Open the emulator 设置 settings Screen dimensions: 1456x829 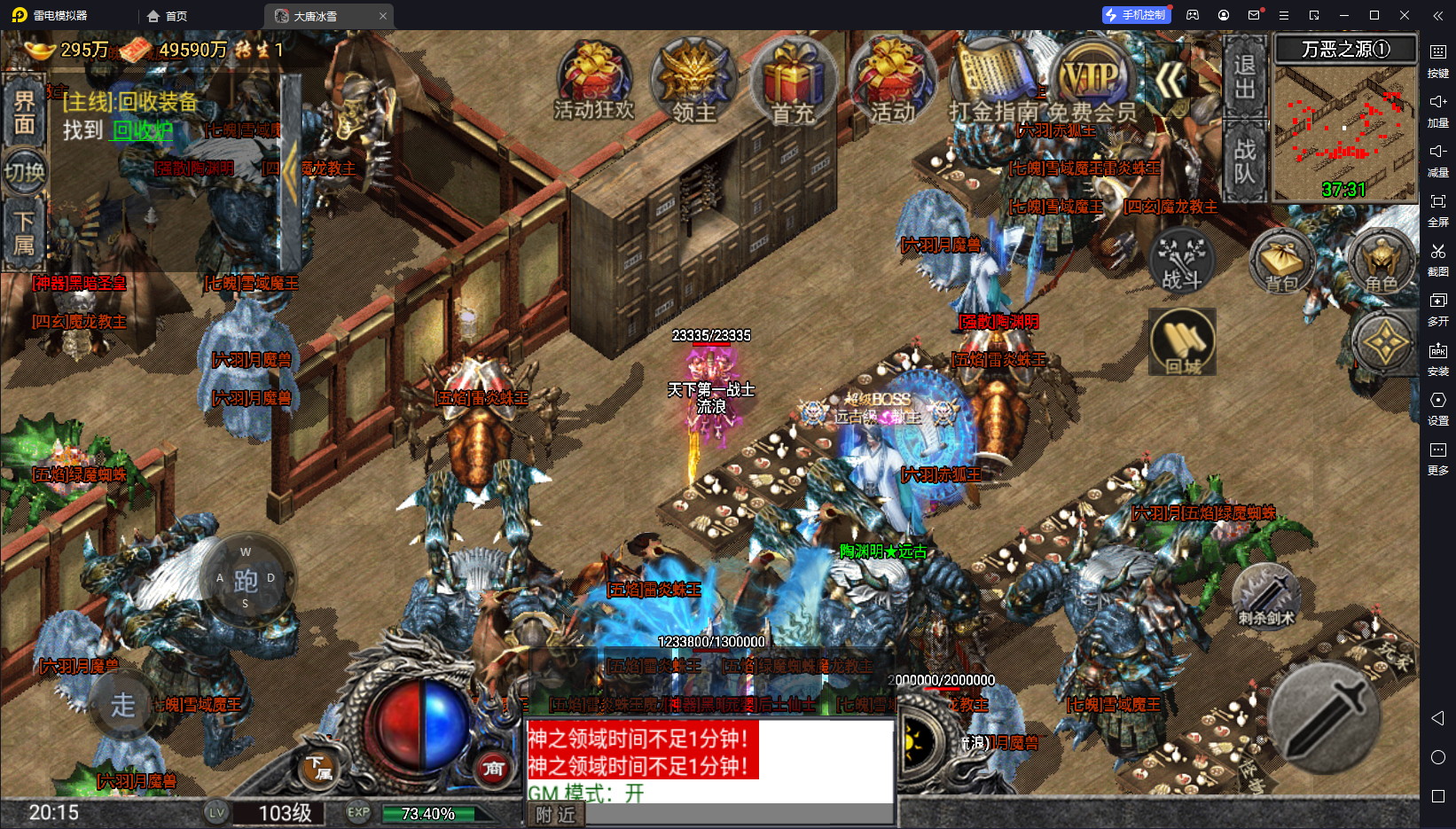pos(1437,407)
